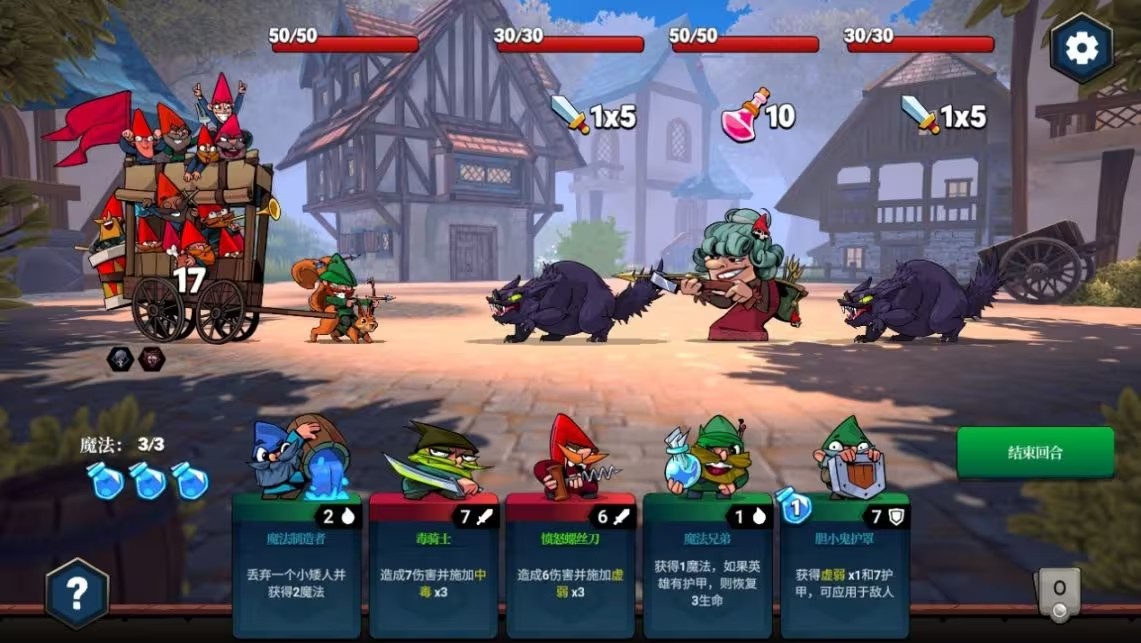Open the discard pile showing 0
Image resolution: width=1141 pixels, height=643 pixels.
[x=1059, y=592]
